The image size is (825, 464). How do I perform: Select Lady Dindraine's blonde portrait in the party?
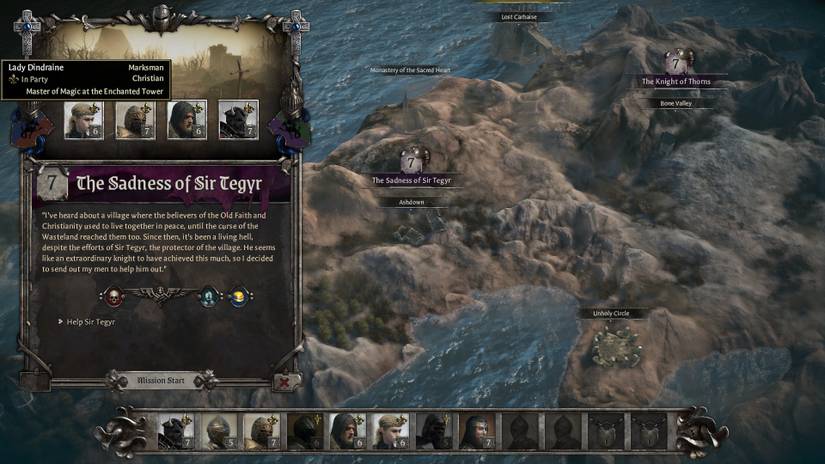pos(84,120)
